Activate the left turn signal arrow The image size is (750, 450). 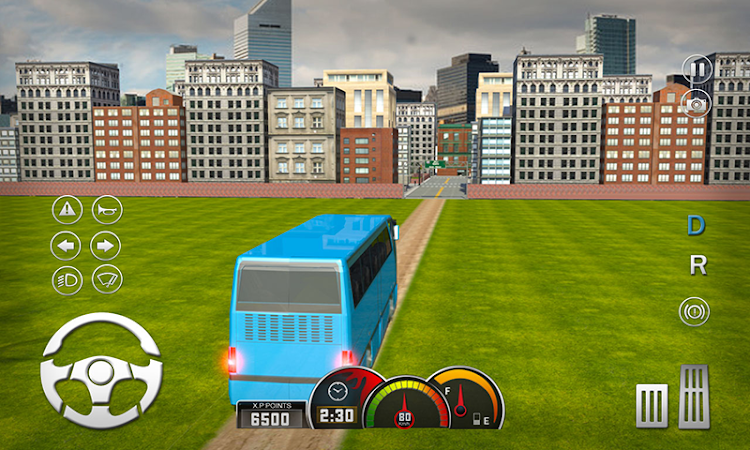[67, 245]
